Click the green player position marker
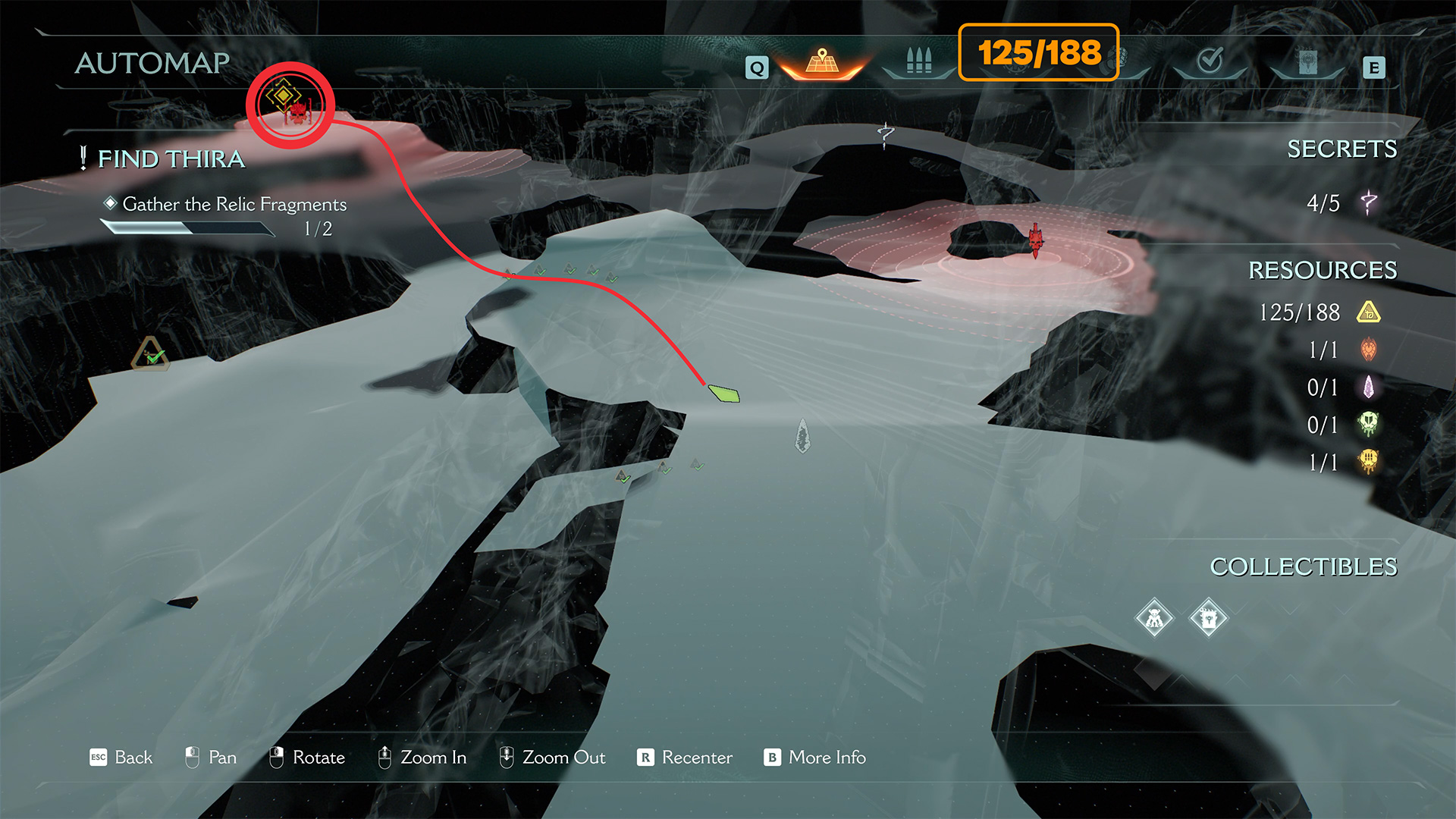The height and width of the screenshot is (819, 1456). tap(724, 394)
